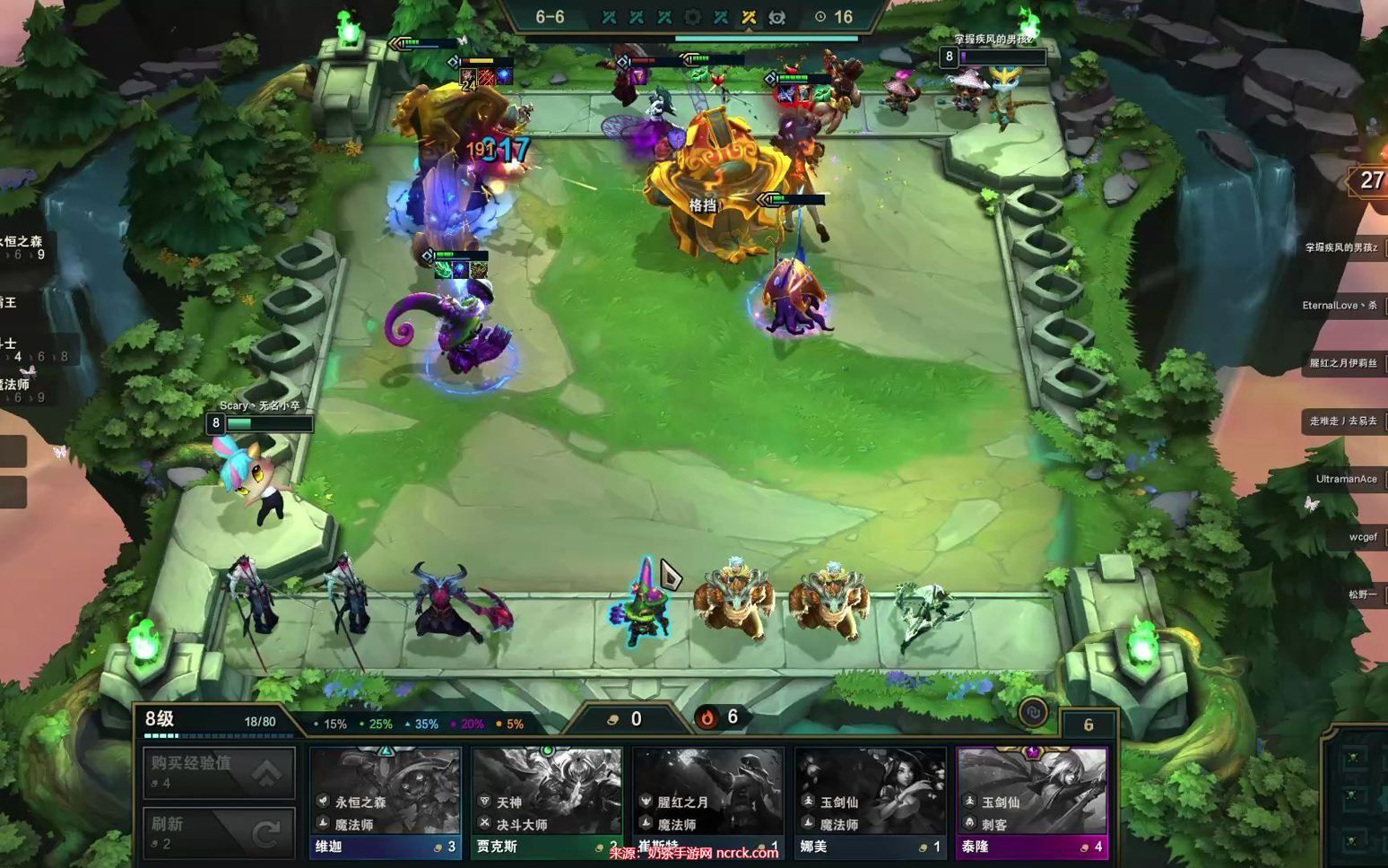Choose player 松野一 in the scoreboard
The image size is (1388, 868).
[1362, 595]
